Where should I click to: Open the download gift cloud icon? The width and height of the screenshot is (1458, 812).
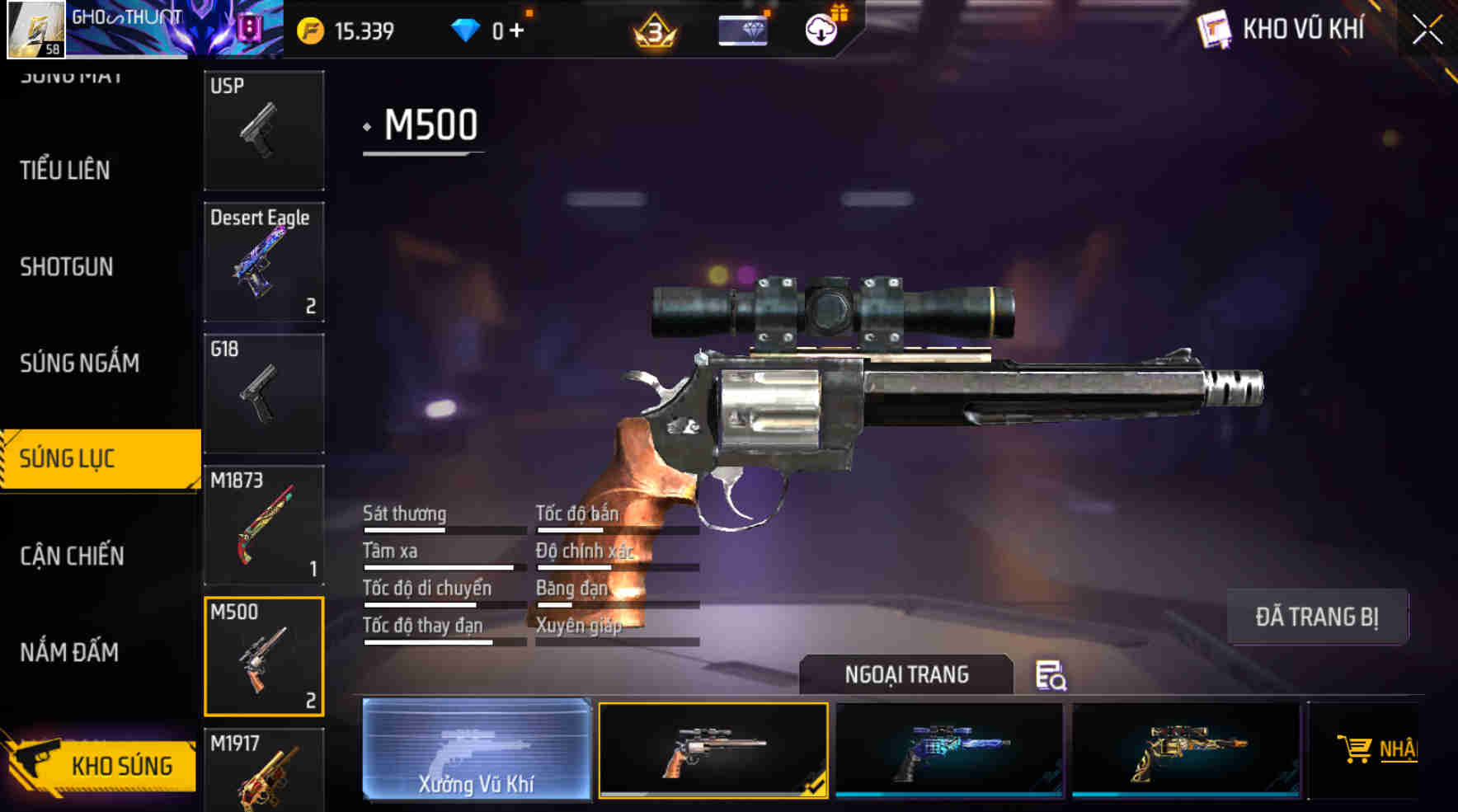820,30
